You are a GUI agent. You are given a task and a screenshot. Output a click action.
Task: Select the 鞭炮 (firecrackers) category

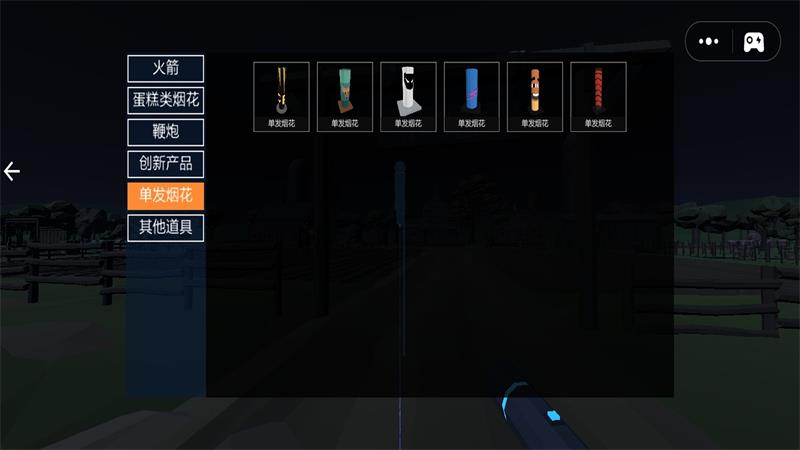[x=165, y=132]
